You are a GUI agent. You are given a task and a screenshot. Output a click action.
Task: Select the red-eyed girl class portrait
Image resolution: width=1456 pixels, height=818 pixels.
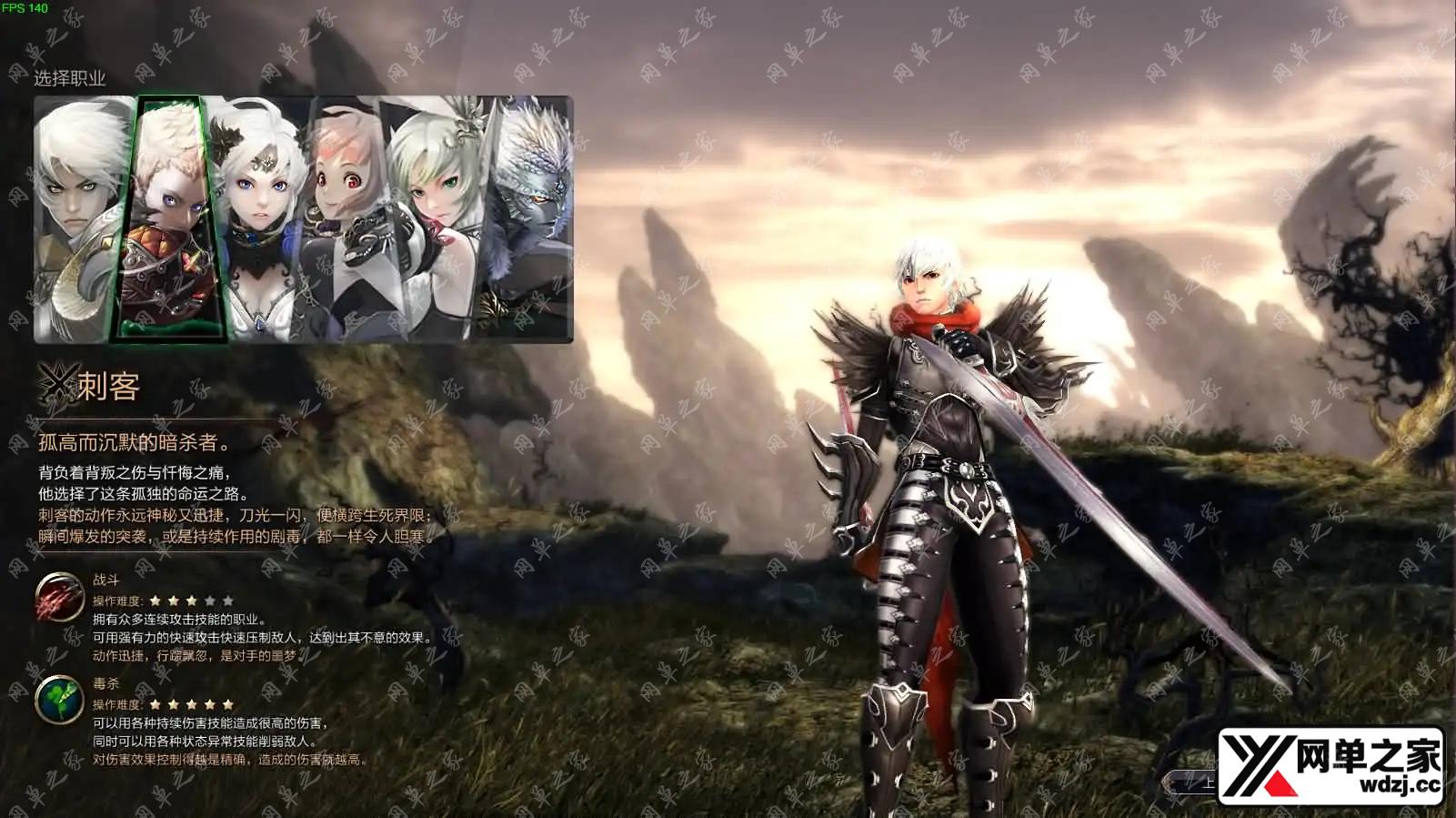344,218
